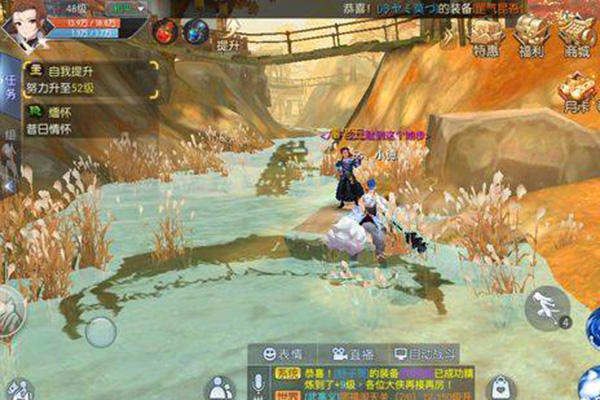Open the 提升 upgrade button
Viewport: 600px width, 400px height.
click(x=227, y=44)
